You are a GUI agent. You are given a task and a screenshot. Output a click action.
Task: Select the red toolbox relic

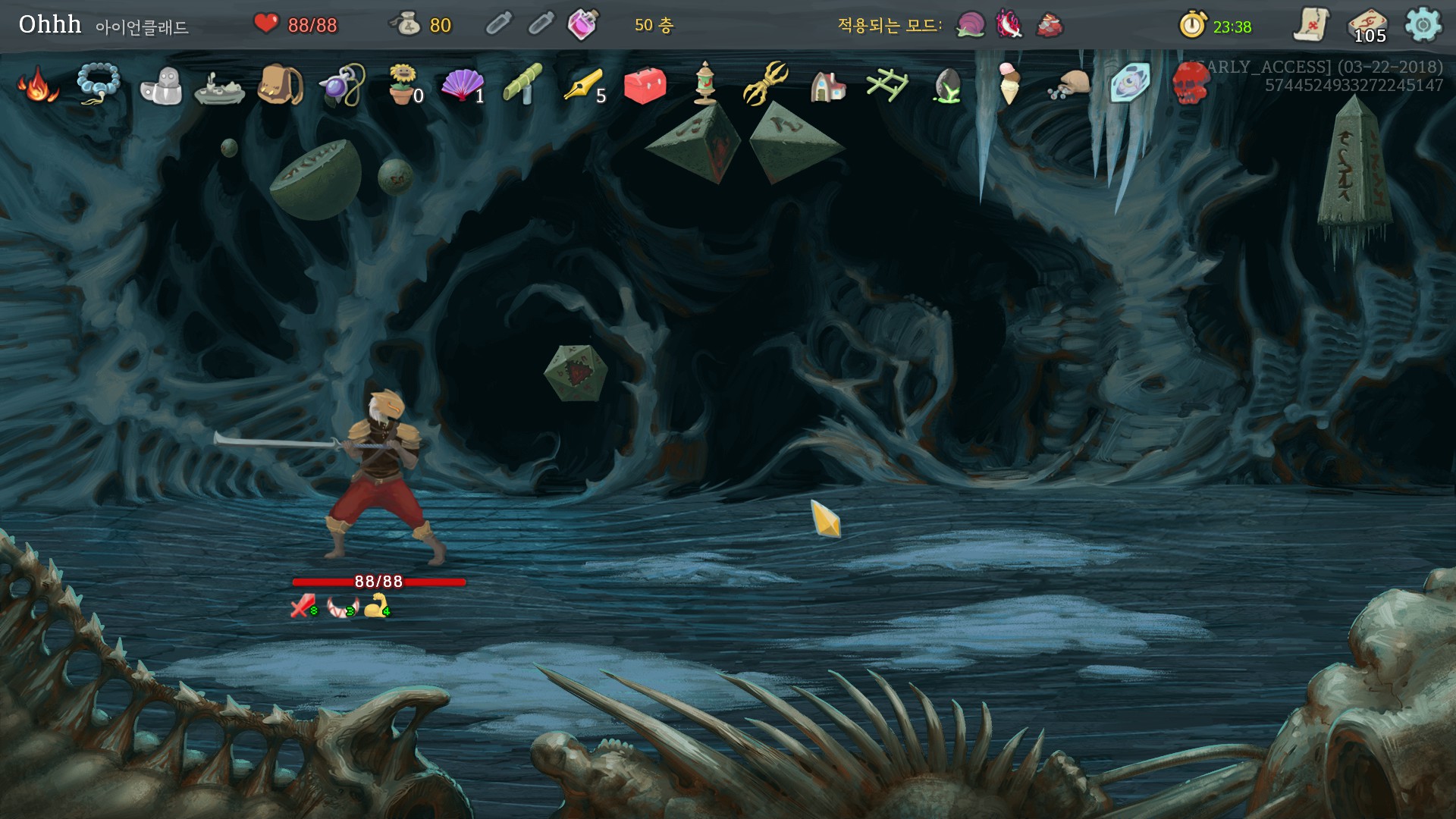[645, 84]
